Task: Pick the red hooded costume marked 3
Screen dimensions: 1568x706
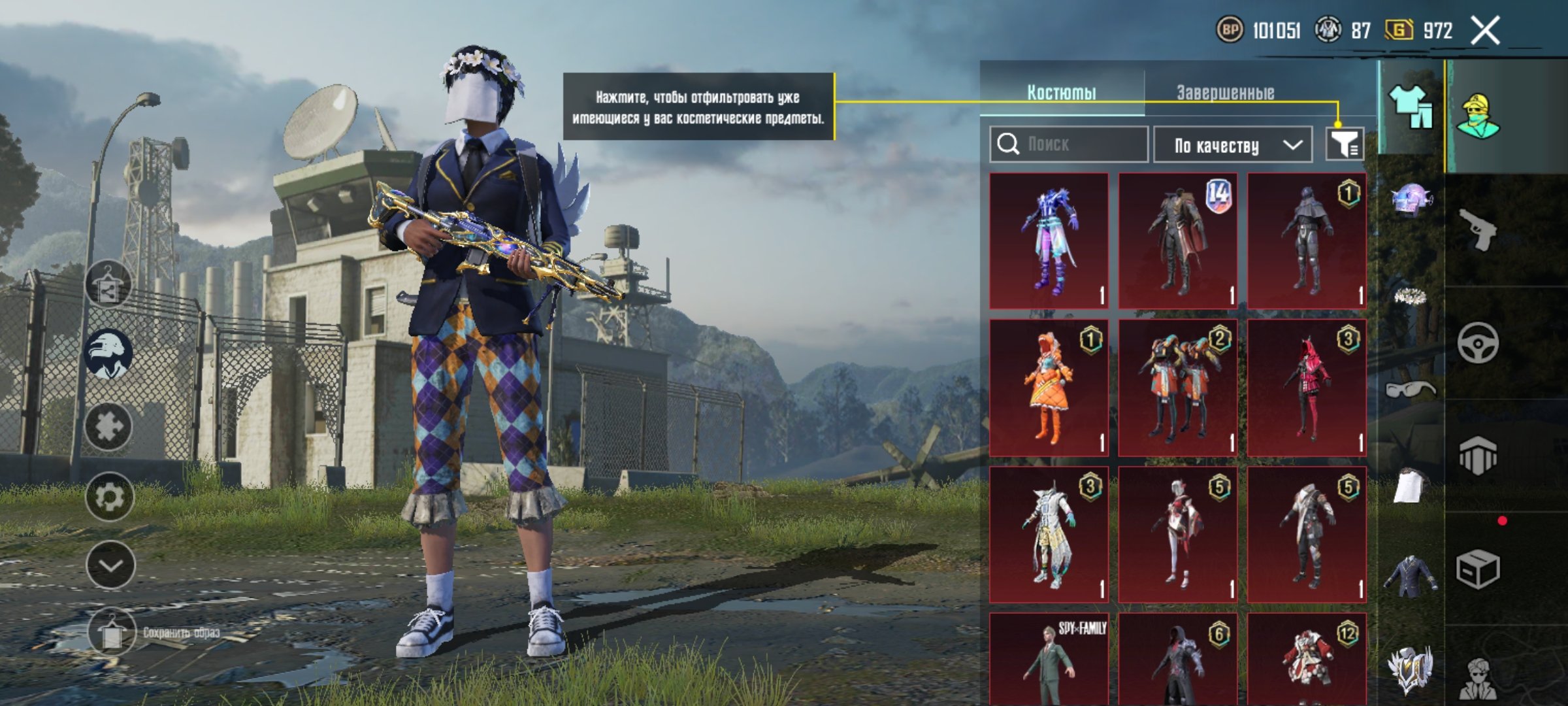Action: point(1307,388)
